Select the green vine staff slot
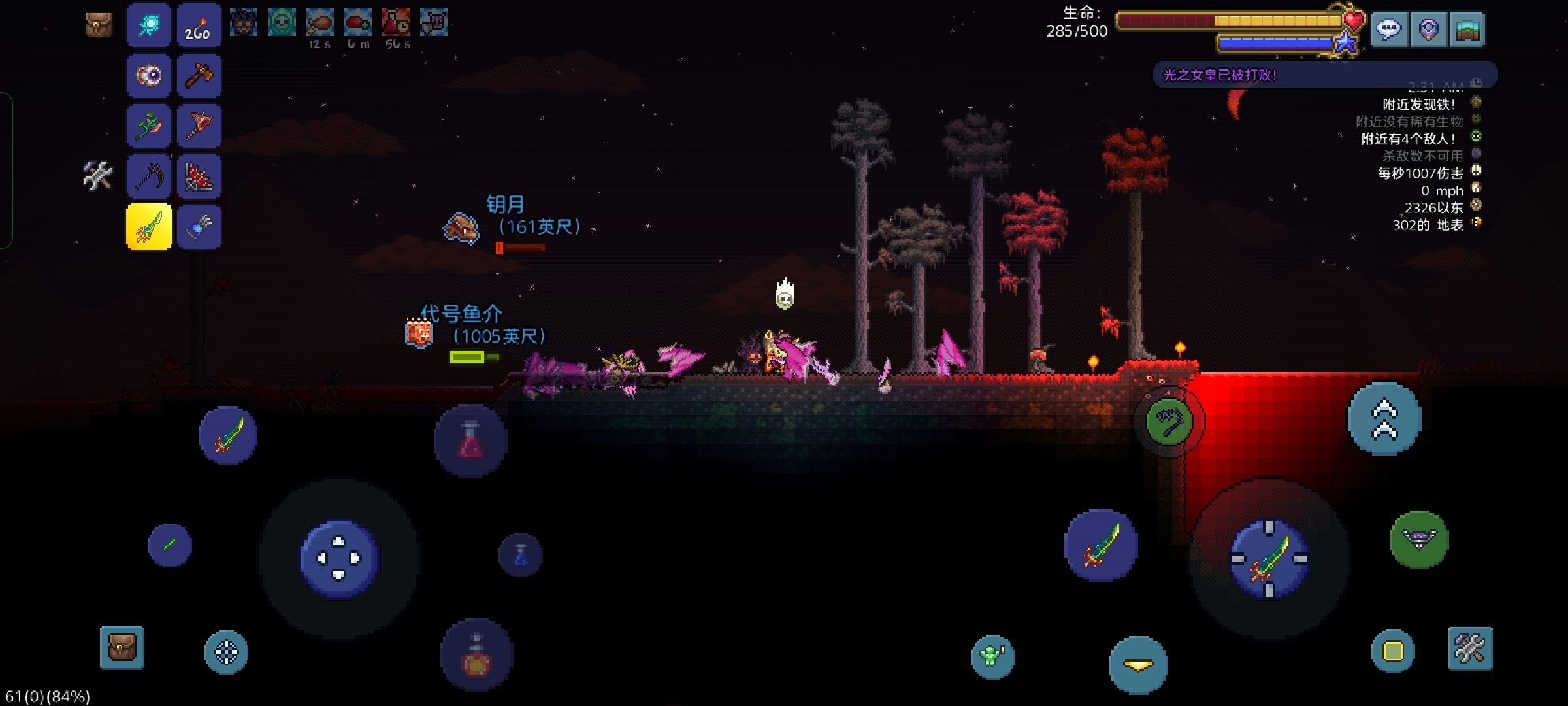 click(149, 126)
